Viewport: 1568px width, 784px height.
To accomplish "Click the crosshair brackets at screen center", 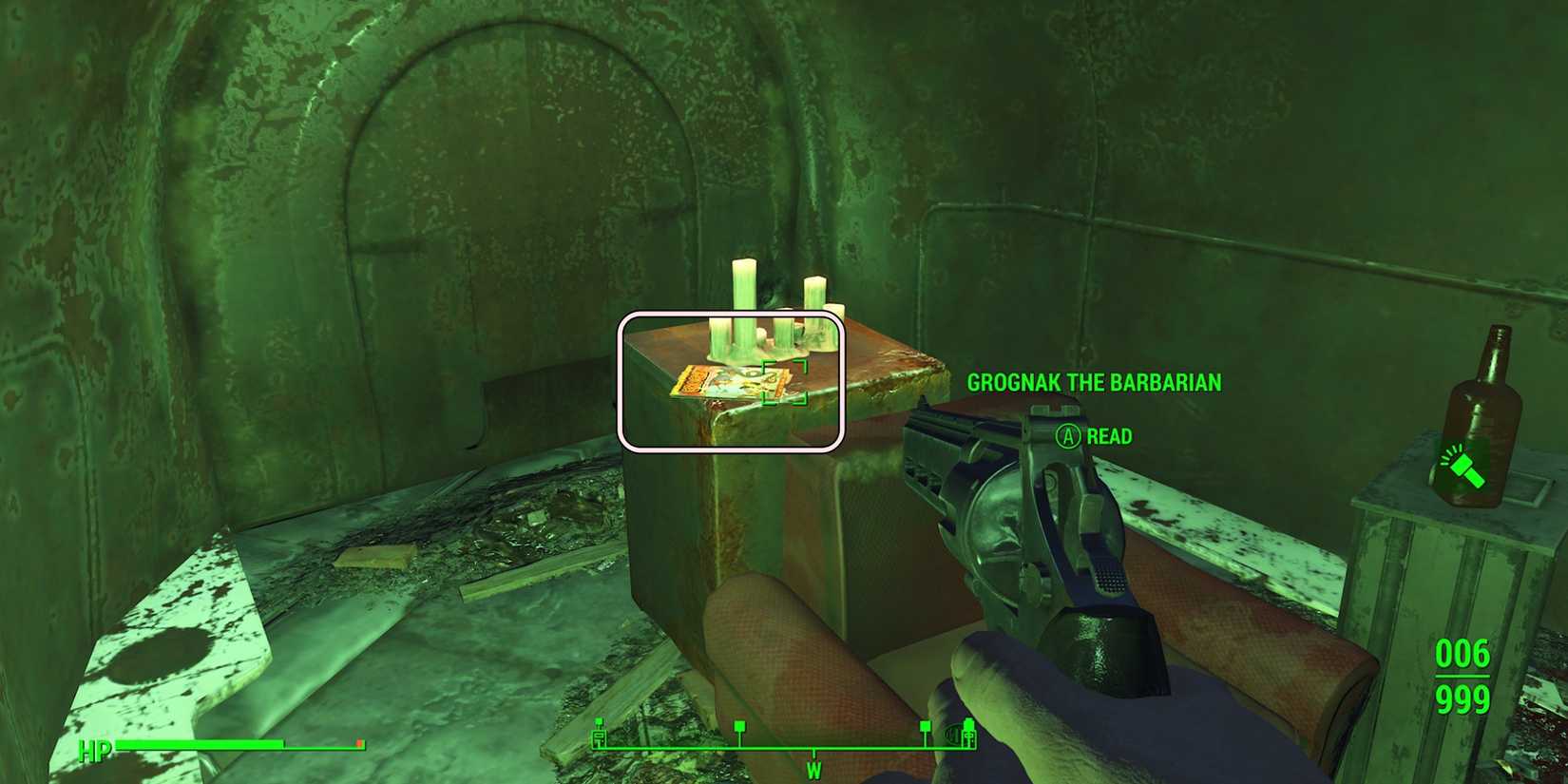I will click(784, 384).
